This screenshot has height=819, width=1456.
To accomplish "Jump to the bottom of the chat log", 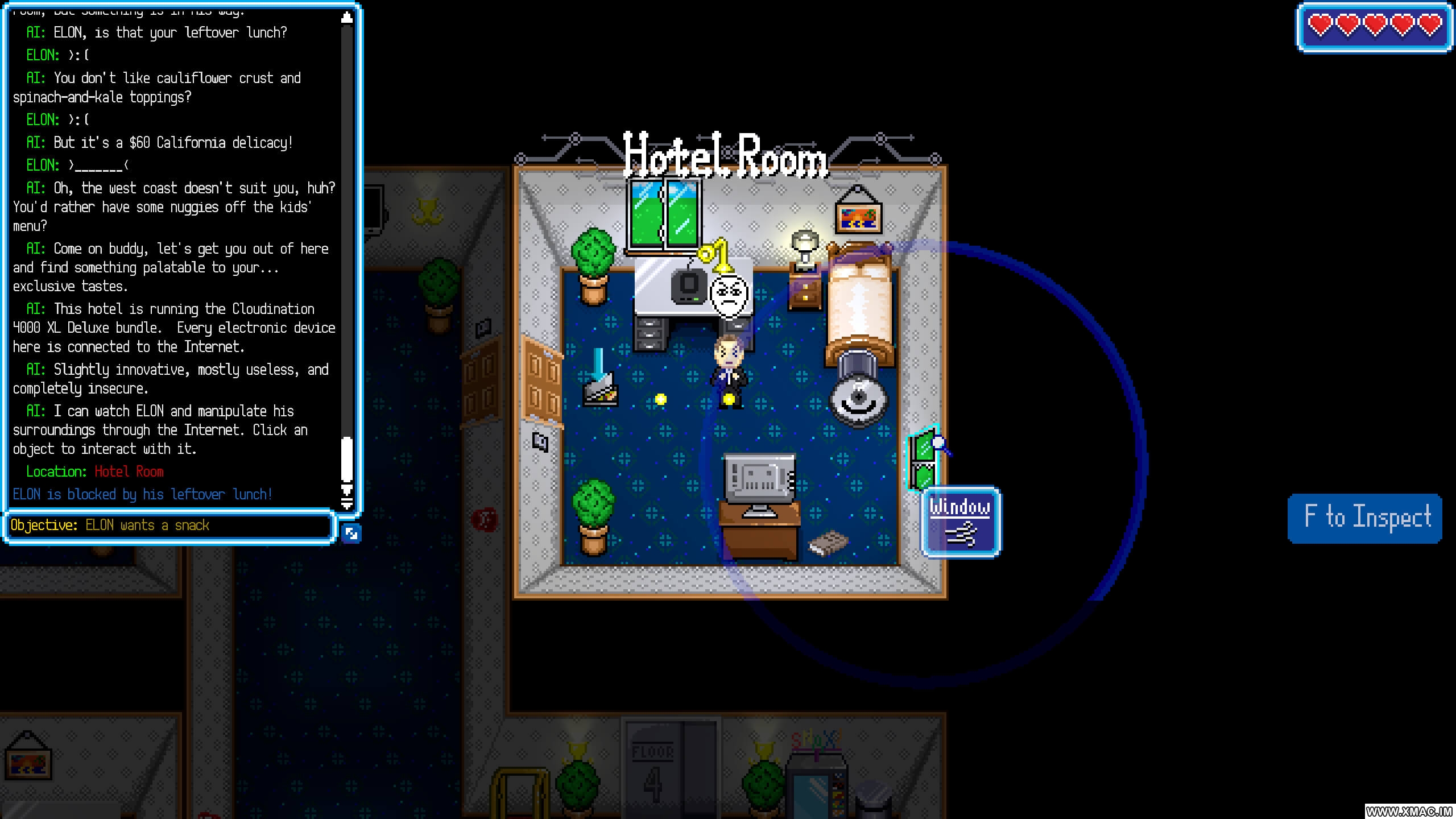I will [x=346, y=503].
